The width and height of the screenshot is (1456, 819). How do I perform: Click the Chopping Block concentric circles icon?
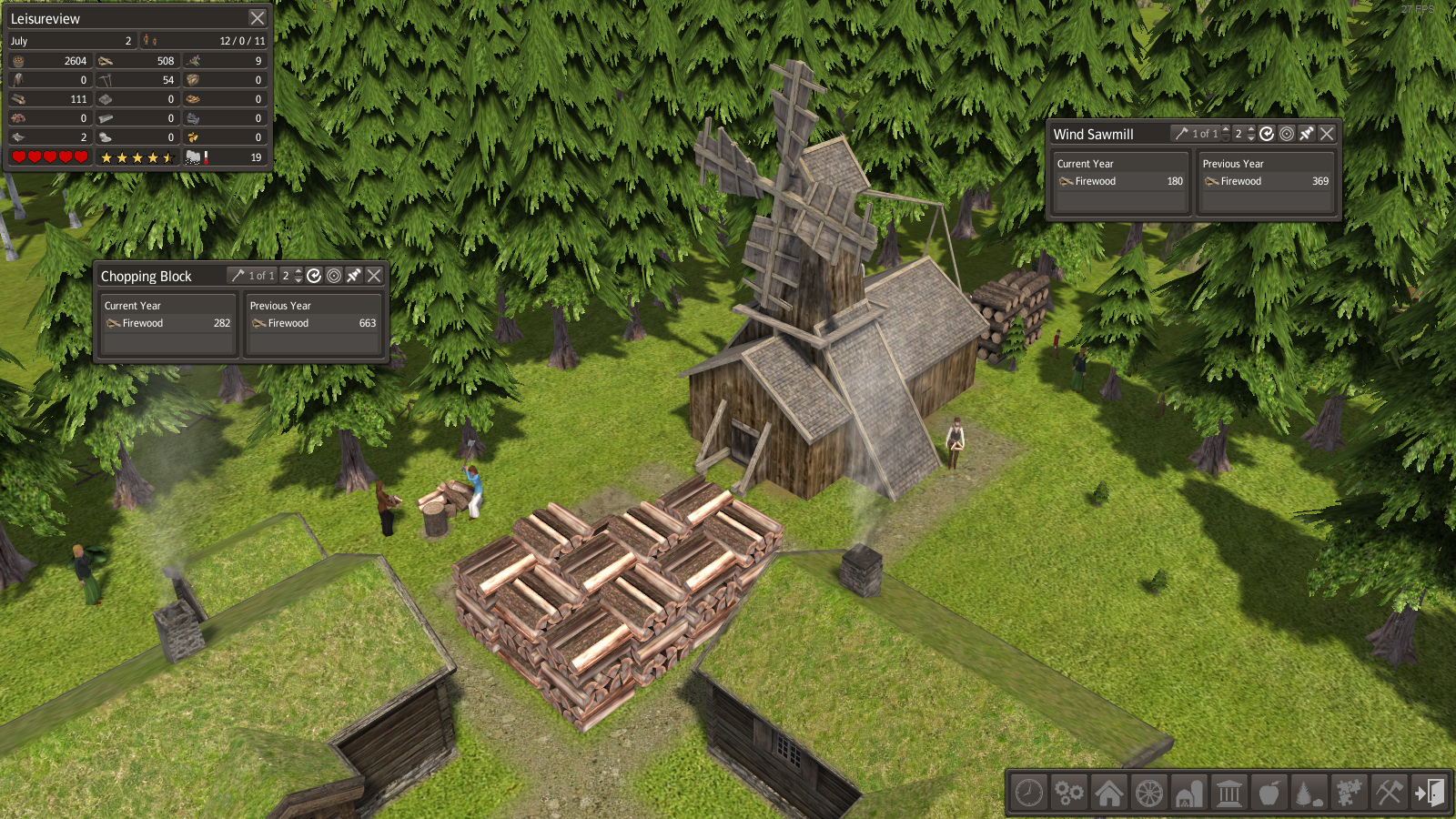tap(334, 276)
